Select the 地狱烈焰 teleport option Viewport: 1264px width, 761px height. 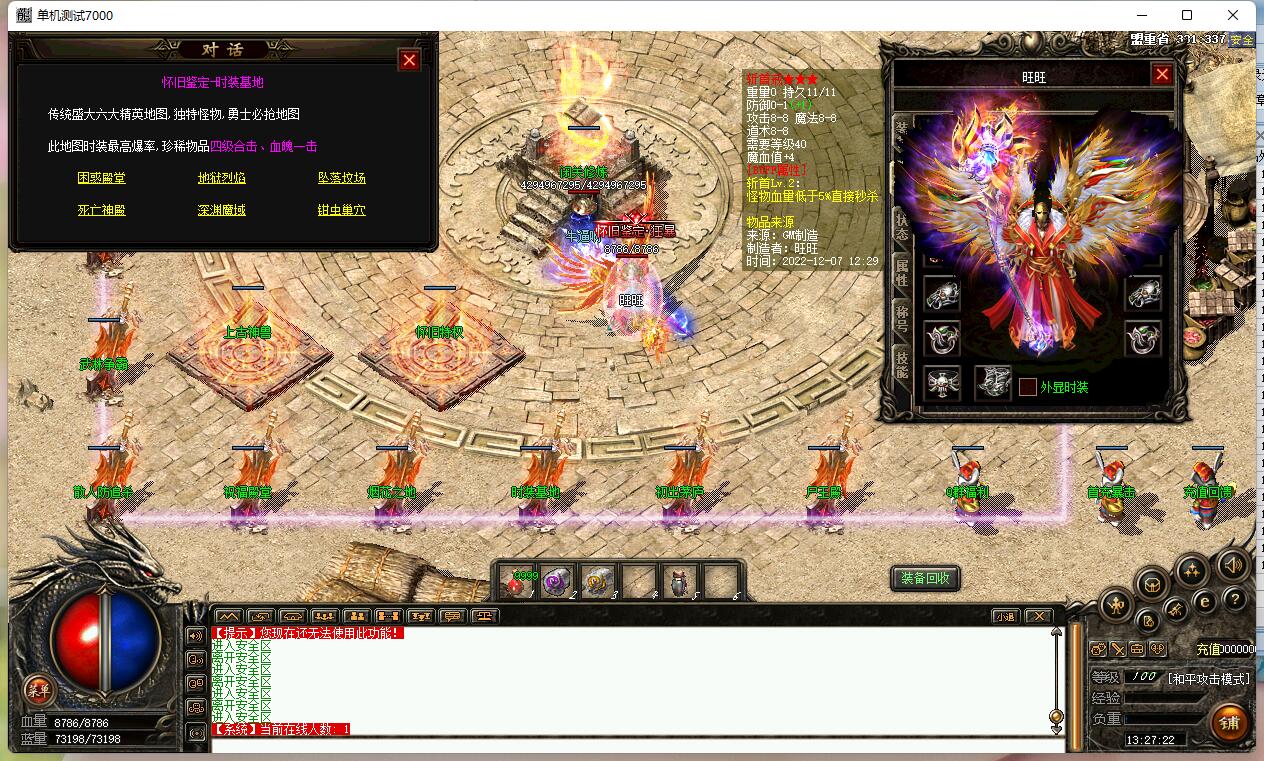pyautogui.click(x=222, y=178)
